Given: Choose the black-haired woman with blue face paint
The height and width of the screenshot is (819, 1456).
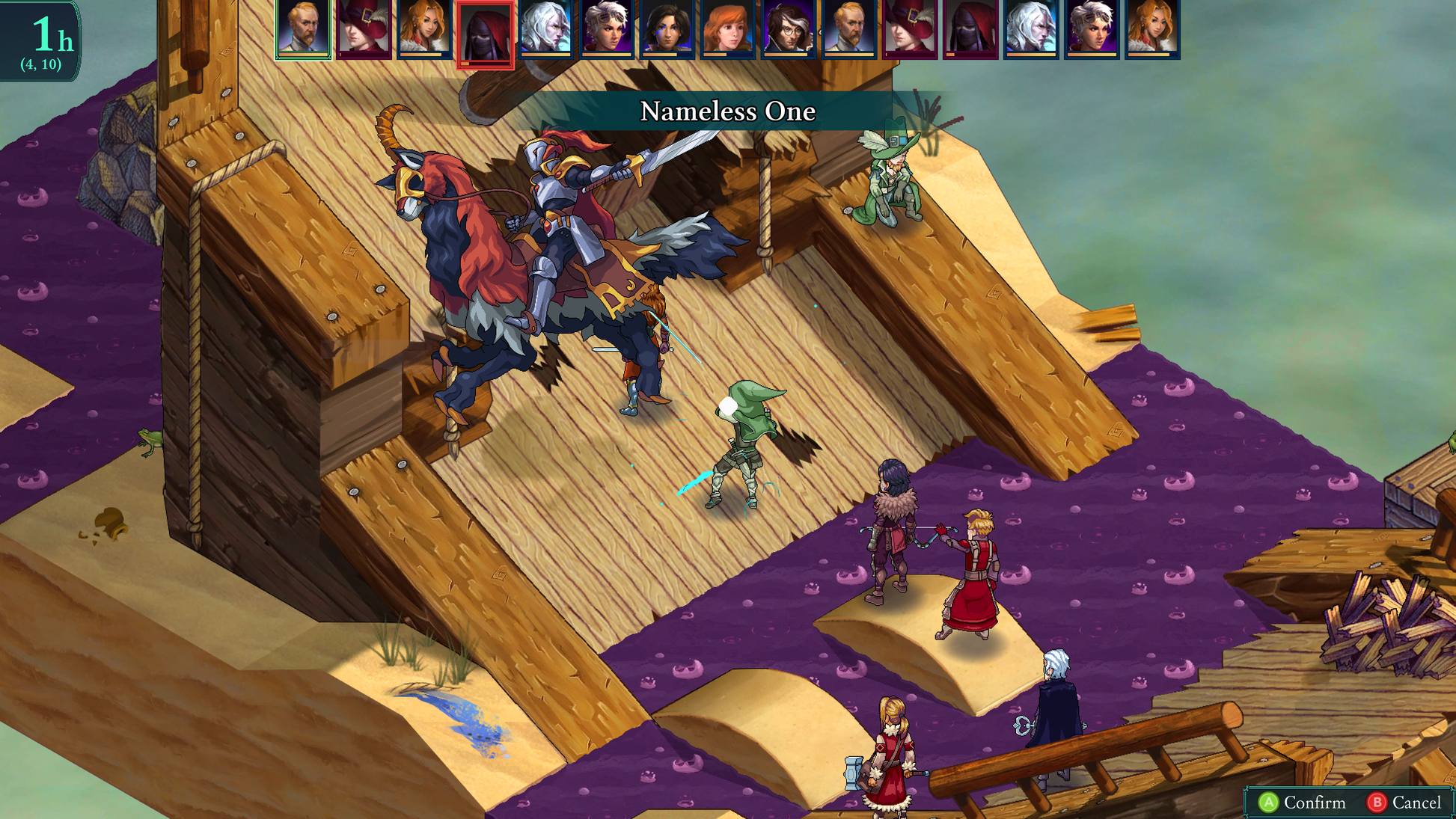Looking at the screenshot, I should click(667, 28).
